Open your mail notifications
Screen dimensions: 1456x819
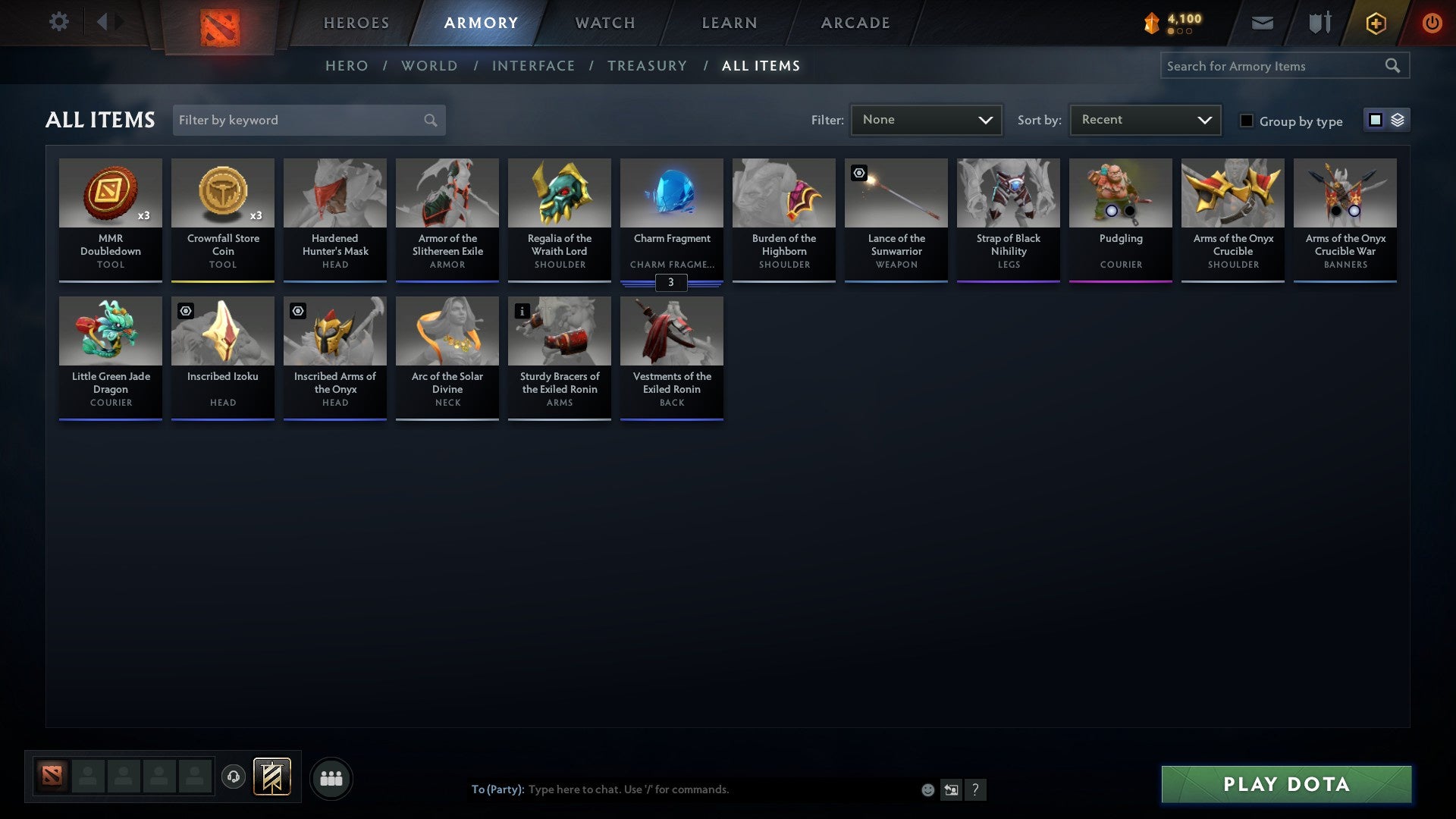click(x=1261, y=23)
